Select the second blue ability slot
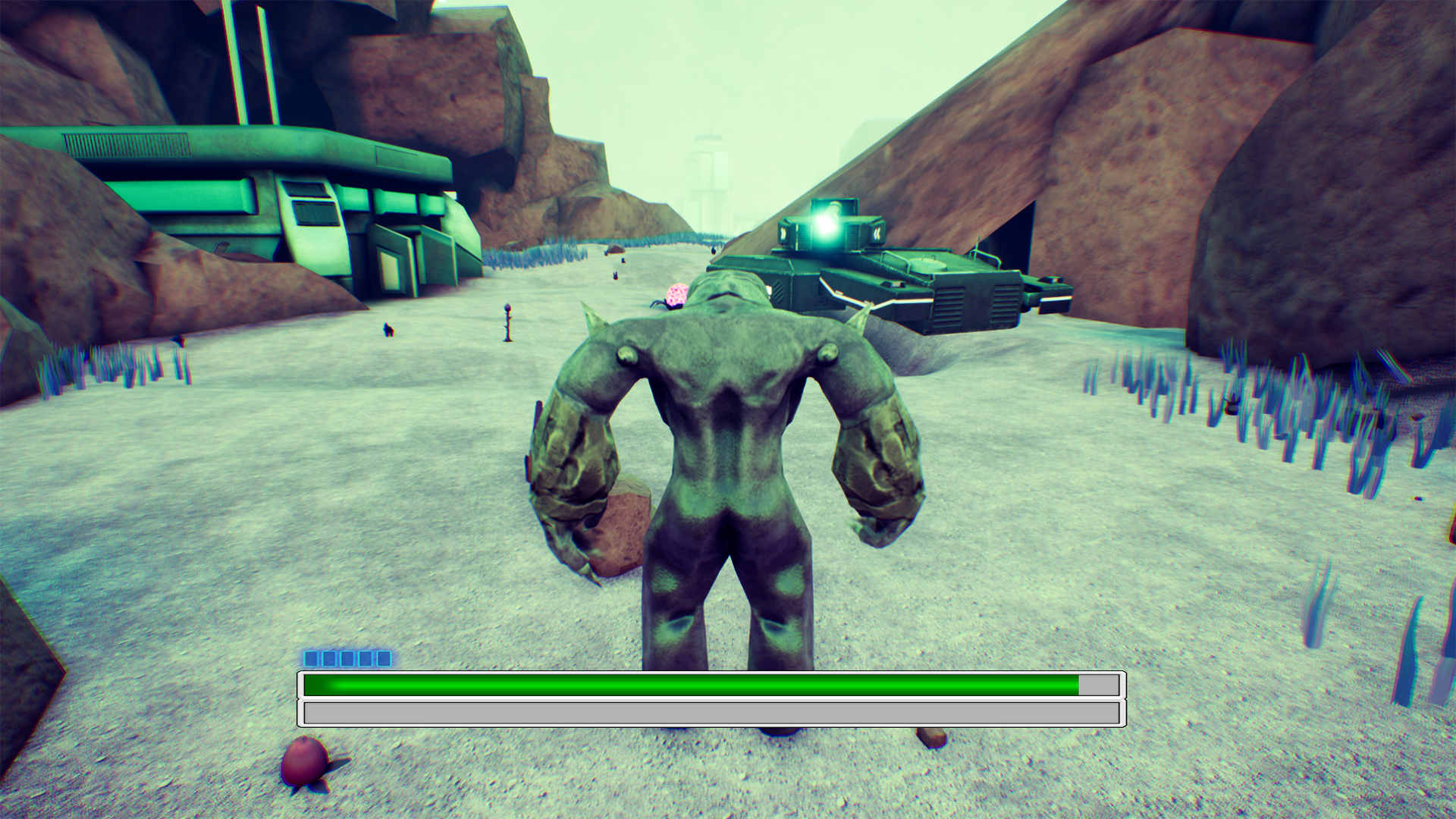Screen dimensions: 1456x819 [x=329, y=659]
